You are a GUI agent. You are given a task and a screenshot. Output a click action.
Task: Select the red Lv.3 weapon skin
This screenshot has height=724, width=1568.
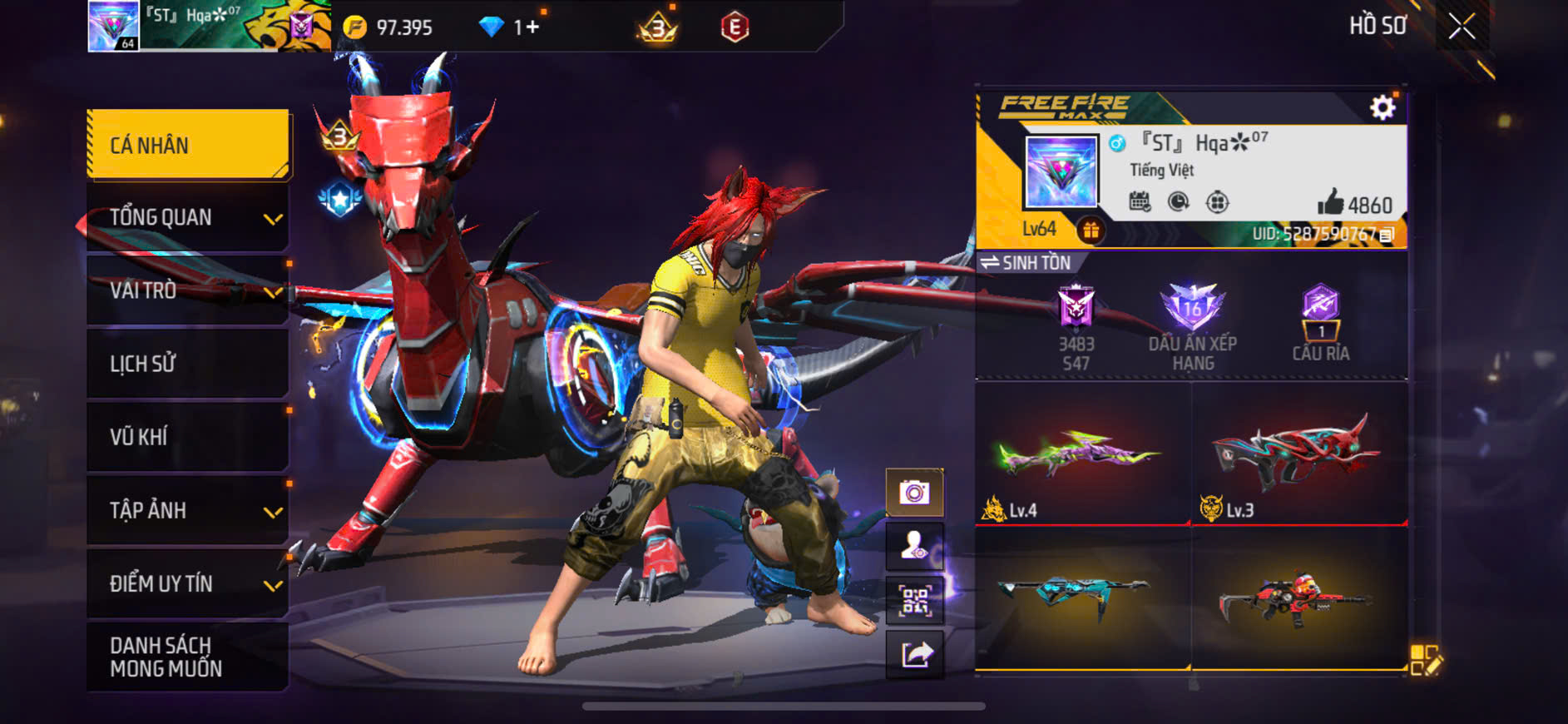pos(1298,455)
